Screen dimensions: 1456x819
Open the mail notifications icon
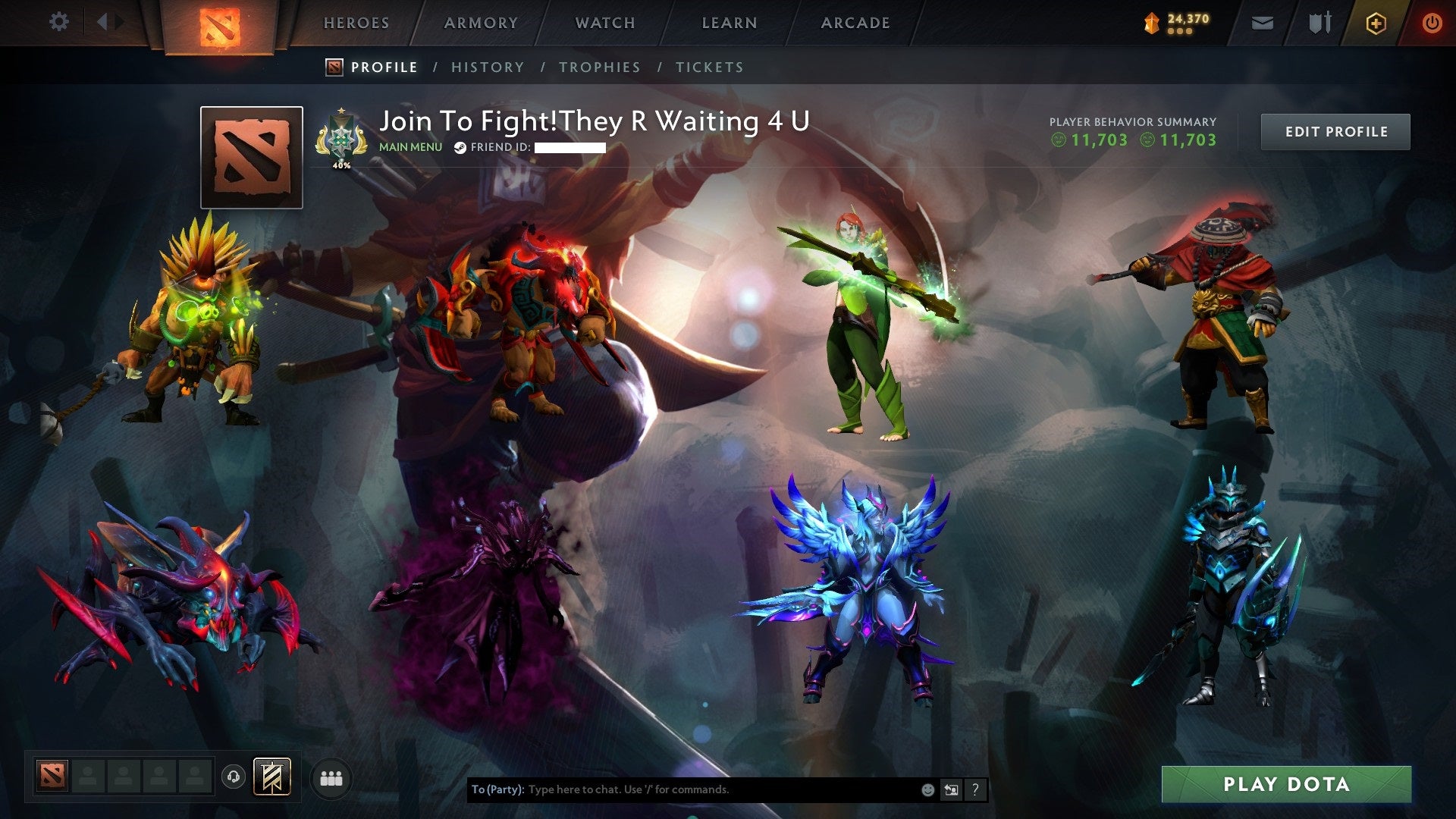point(1263,23)
